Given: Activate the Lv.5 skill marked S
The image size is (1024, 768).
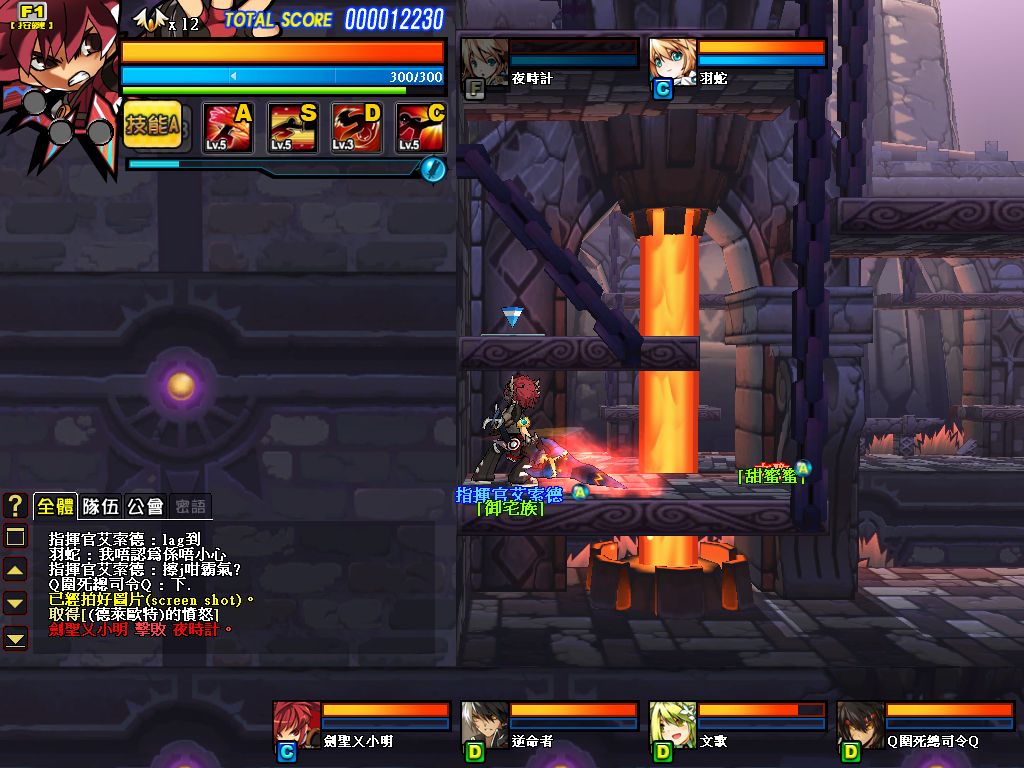Looking at the screenshot, I should (292, 127).
